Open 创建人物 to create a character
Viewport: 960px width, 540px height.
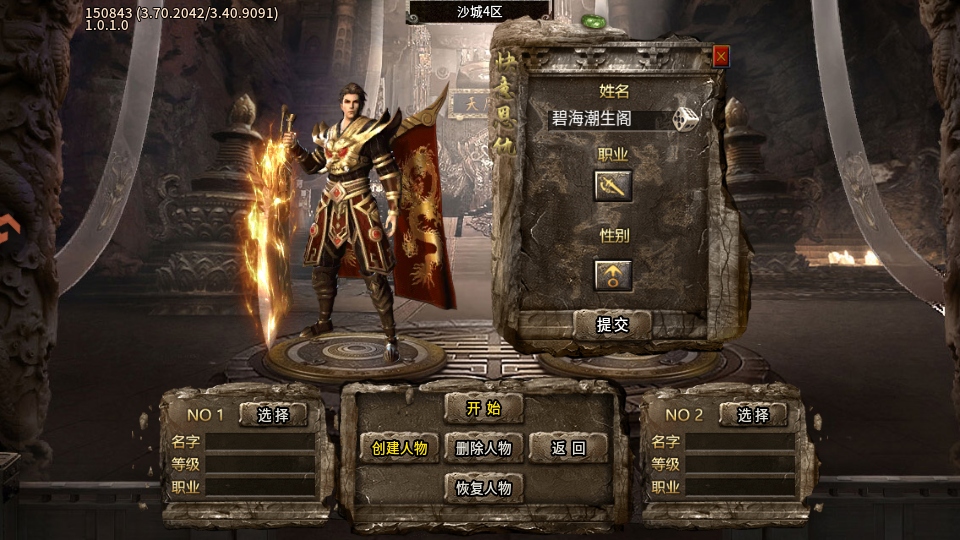click(x=399, y=448)
